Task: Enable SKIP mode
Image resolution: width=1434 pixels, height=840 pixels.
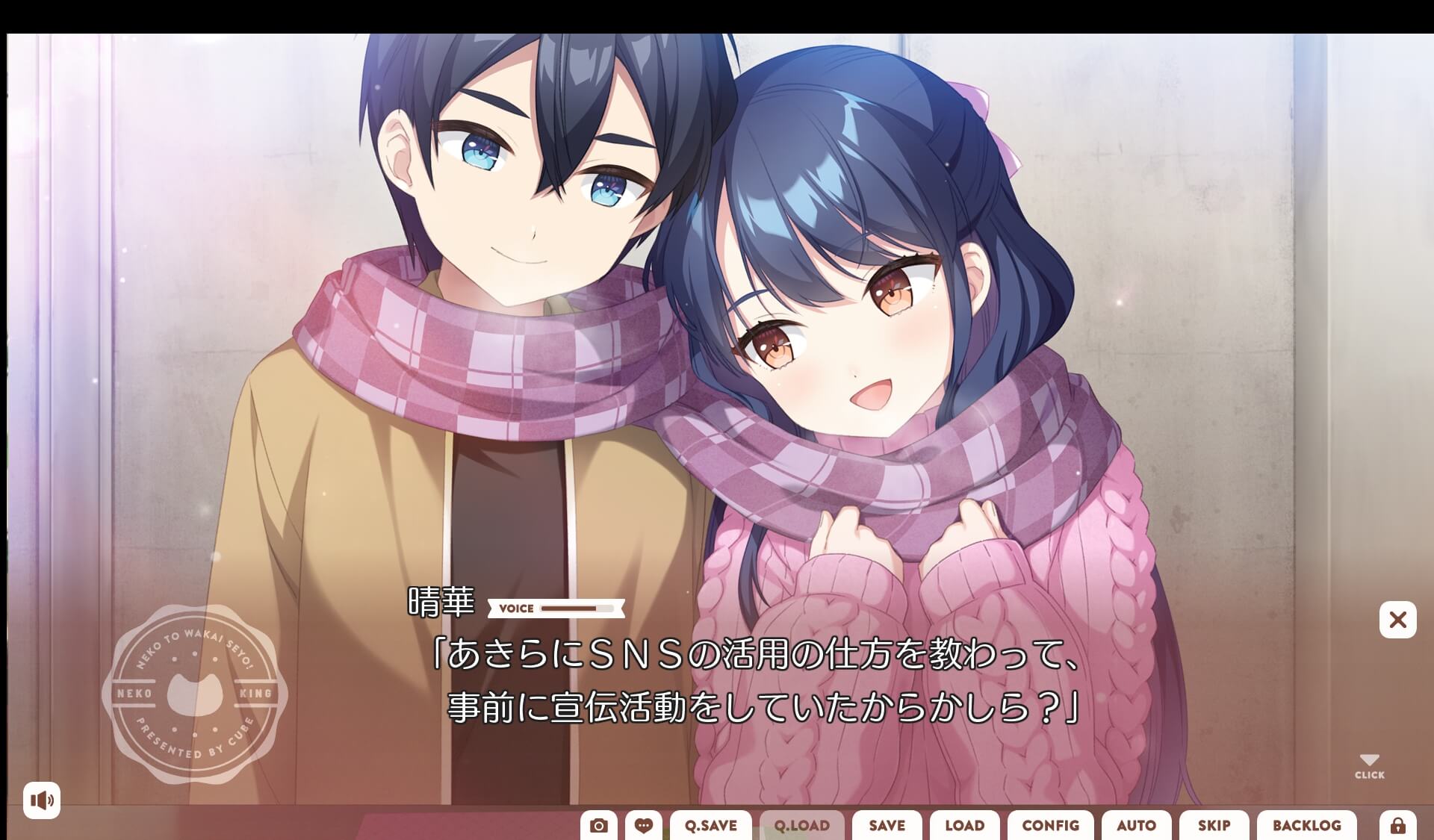Action: pos(1214,827)
